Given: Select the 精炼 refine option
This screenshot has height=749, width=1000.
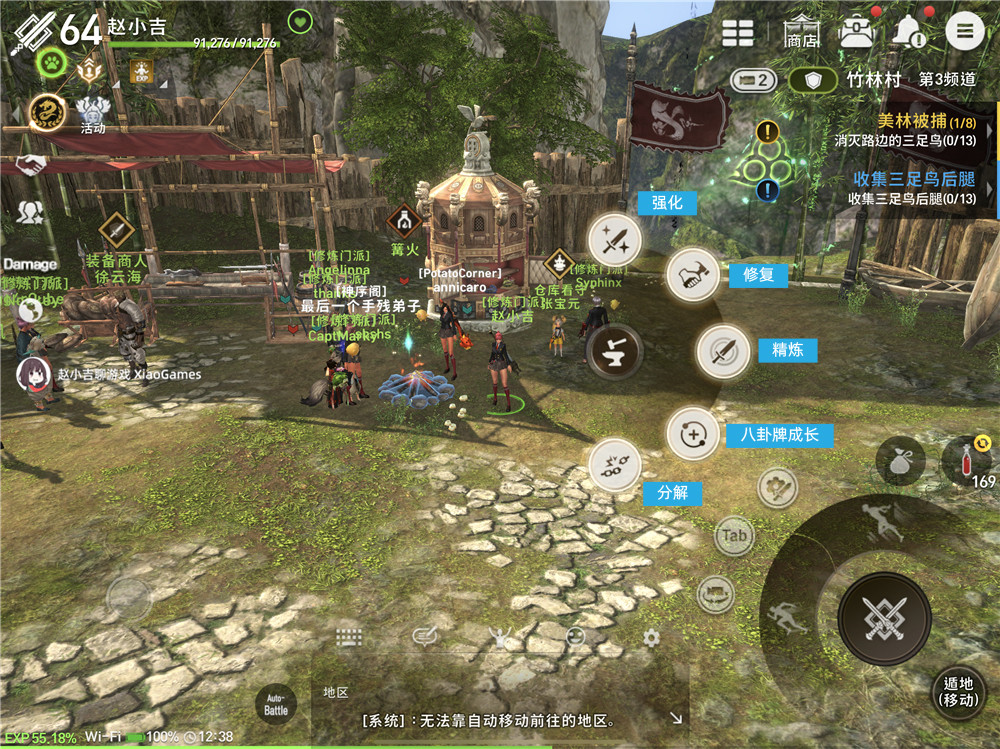Looking at the screenshot, I should (x=723, y=351).
